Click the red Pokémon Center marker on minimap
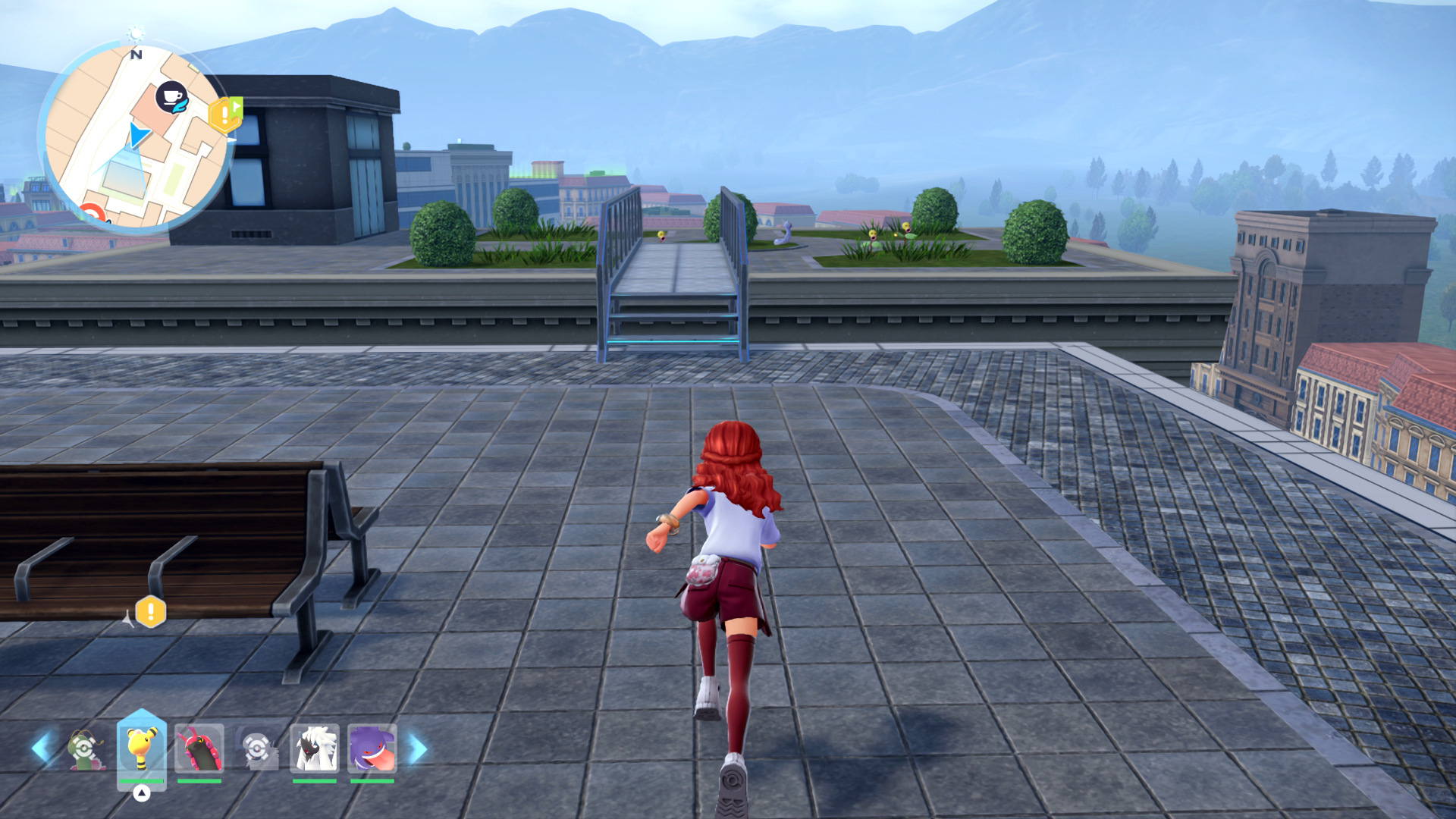Screen dimensions: 1456x819 click(x=93, y=213)
